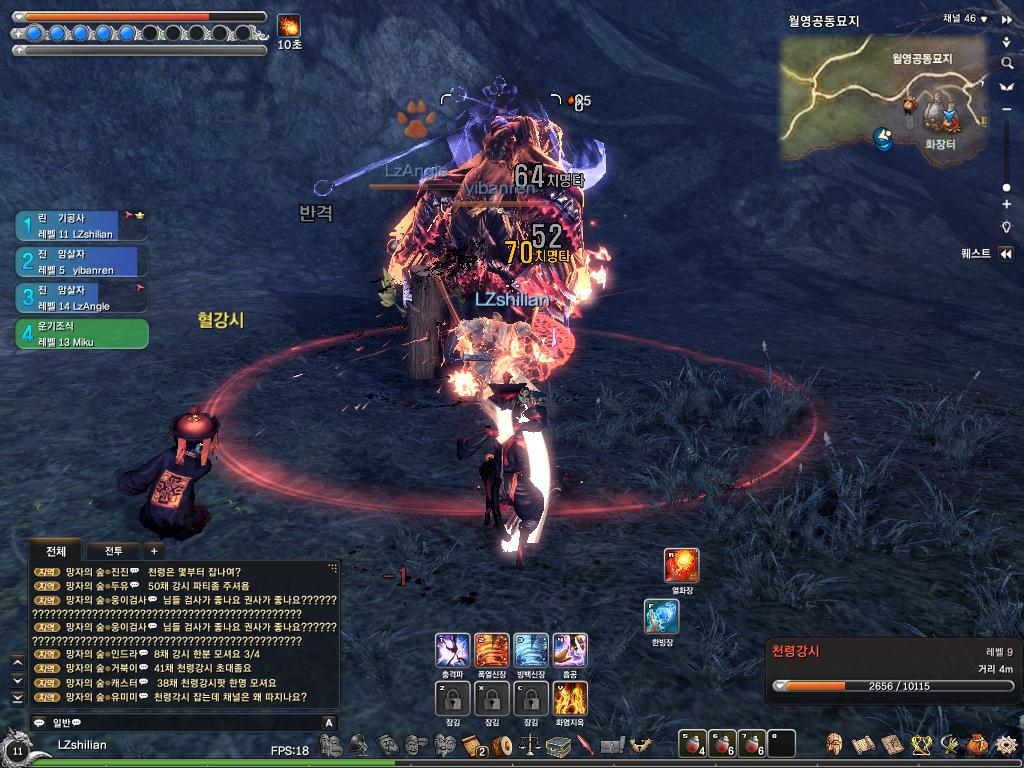The width and height of the screenshot is (1024, 768).
Task: Cast the 빙백신장 ice skill
Action: [x=530, y=650]
